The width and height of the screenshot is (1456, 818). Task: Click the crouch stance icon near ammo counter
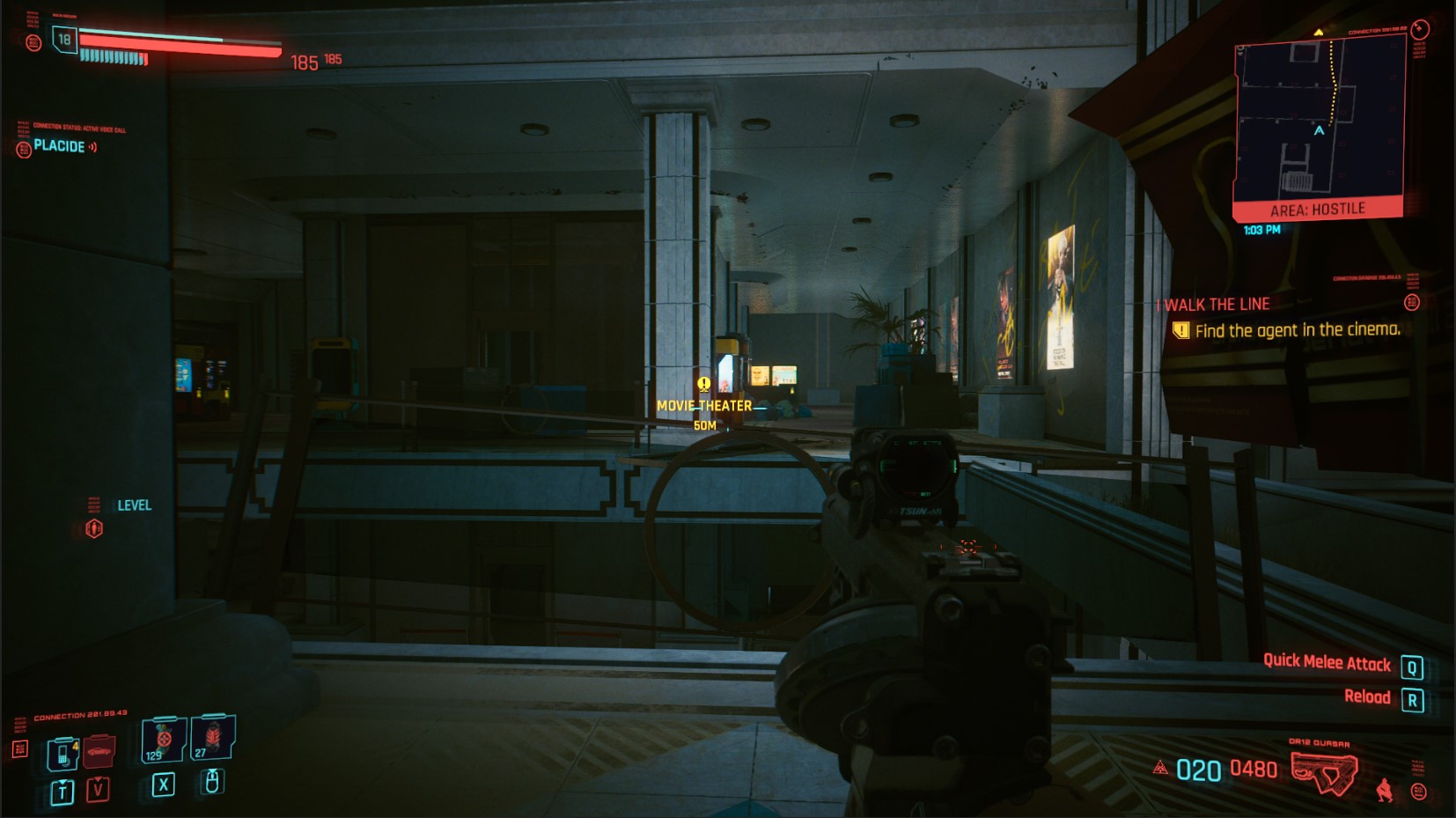click(x=1385, y=790)
